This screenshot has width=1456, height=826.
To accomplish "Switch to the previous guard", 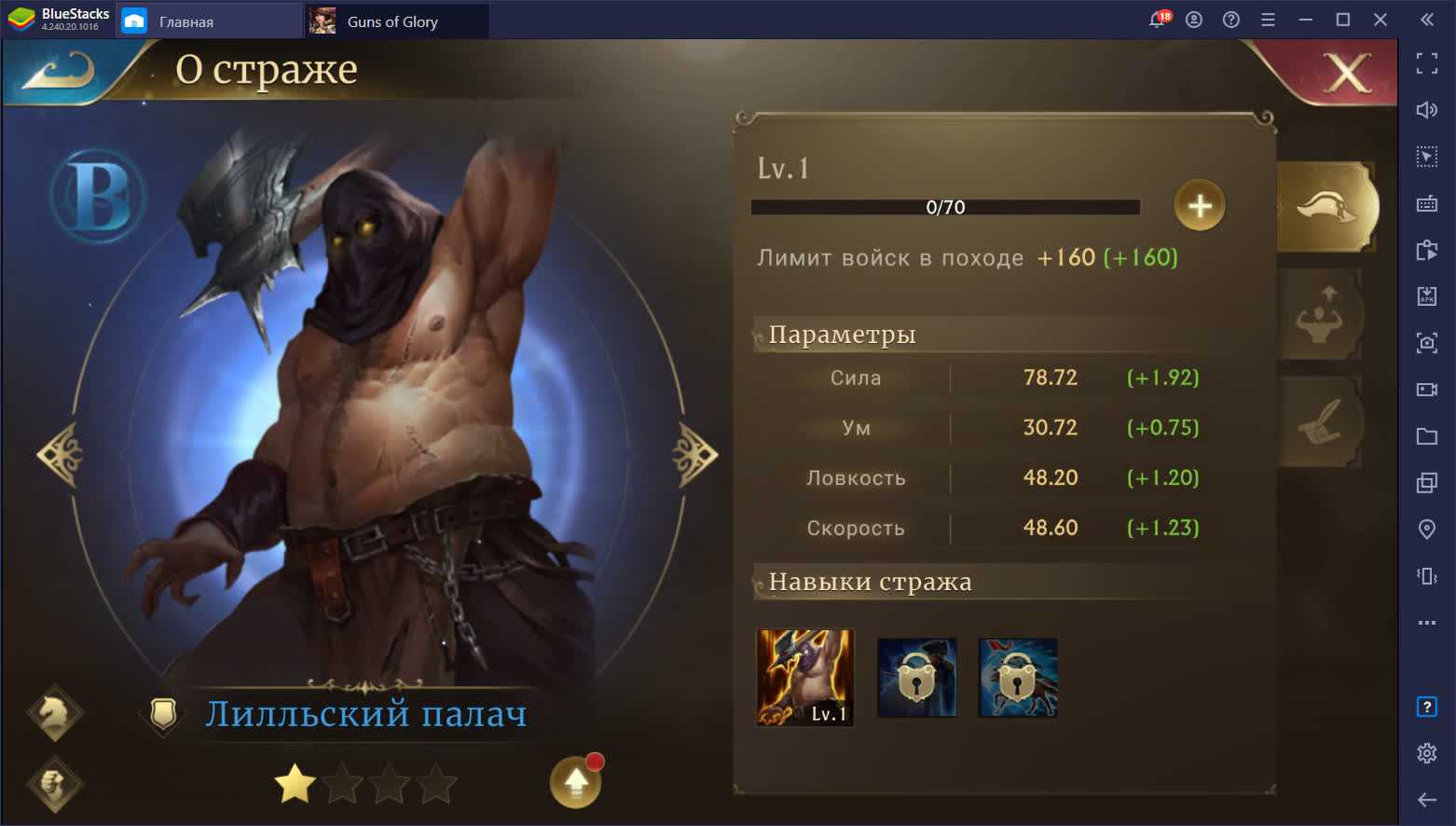I will (61, 454).
